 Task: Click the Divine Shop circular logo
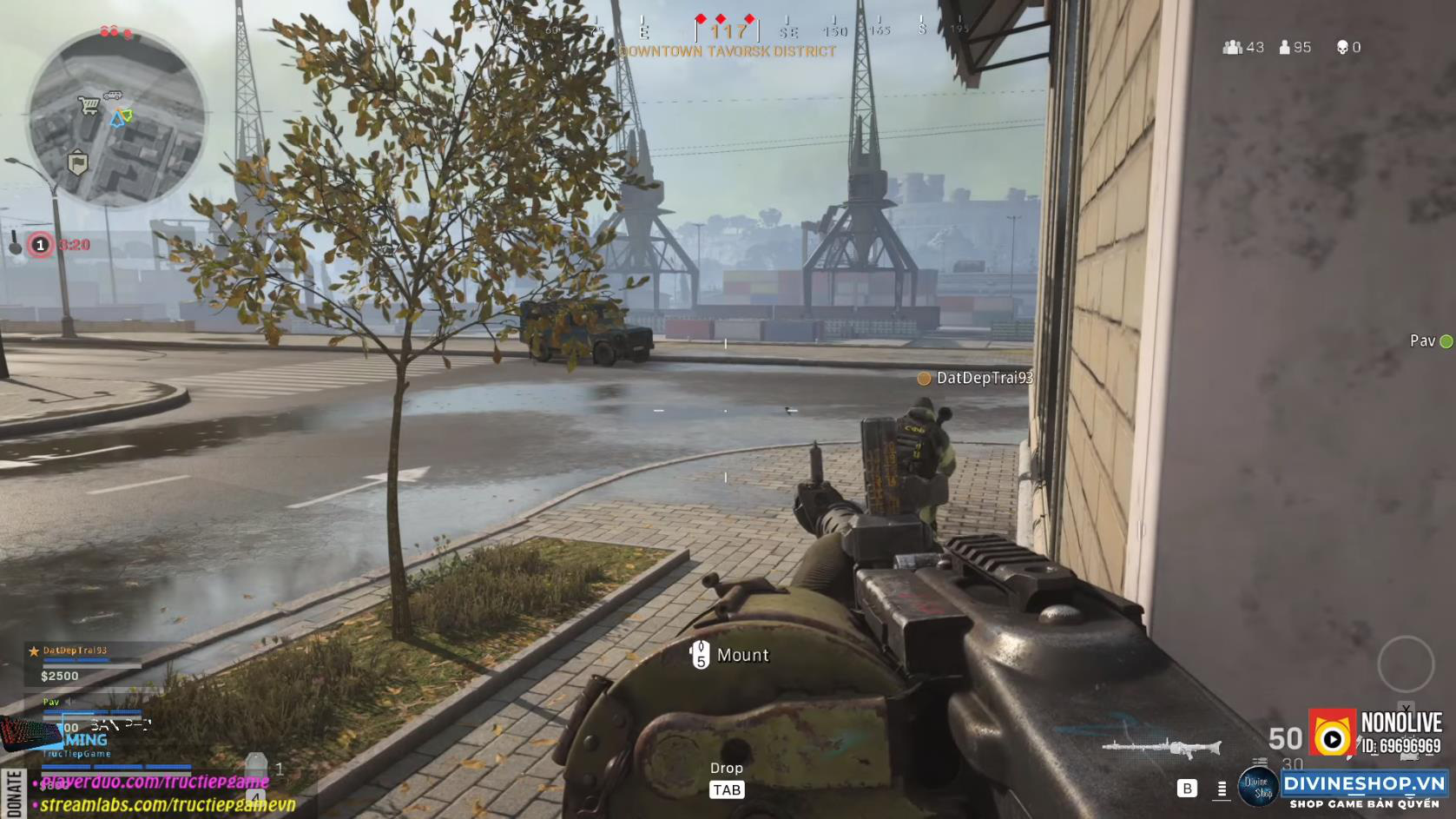coord(1260,786)
